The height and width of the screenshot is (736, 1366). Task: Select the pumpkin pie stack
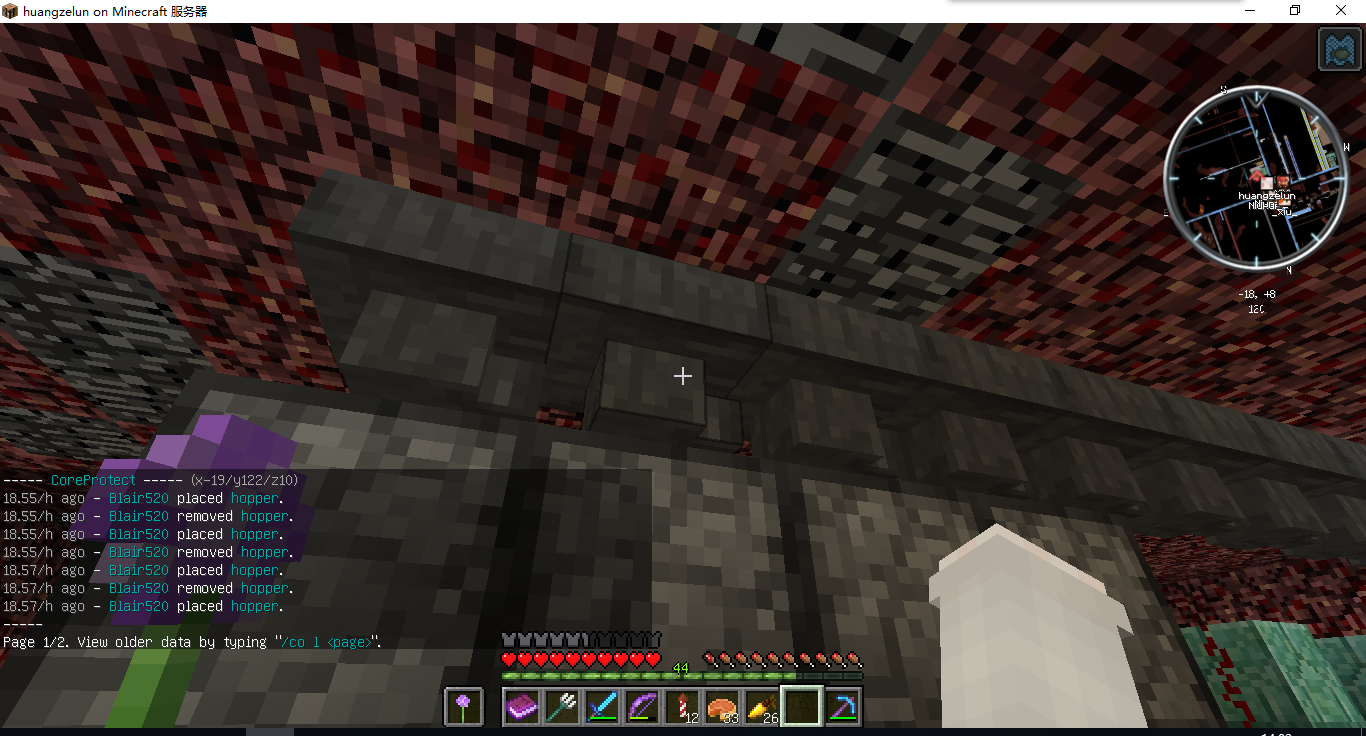721,707
